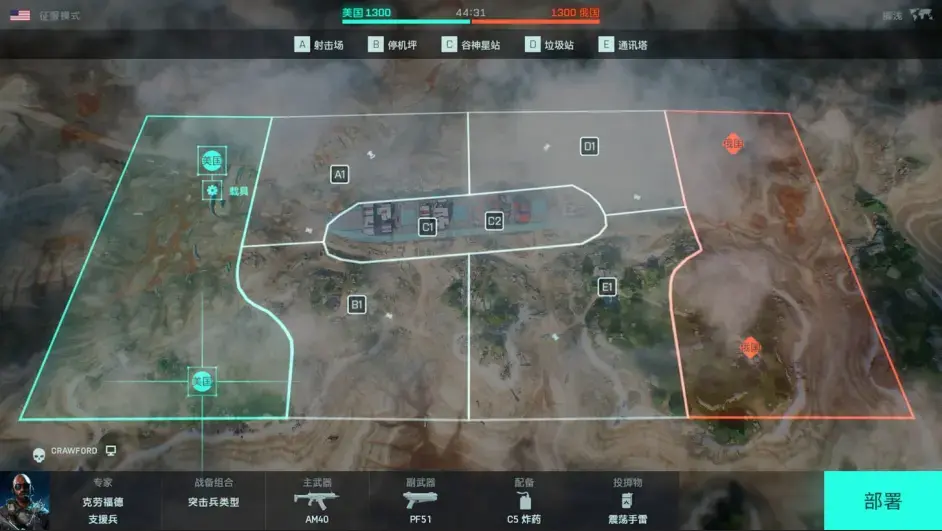Spawn at 美国 base beside 载具 icon

(211, 160)
